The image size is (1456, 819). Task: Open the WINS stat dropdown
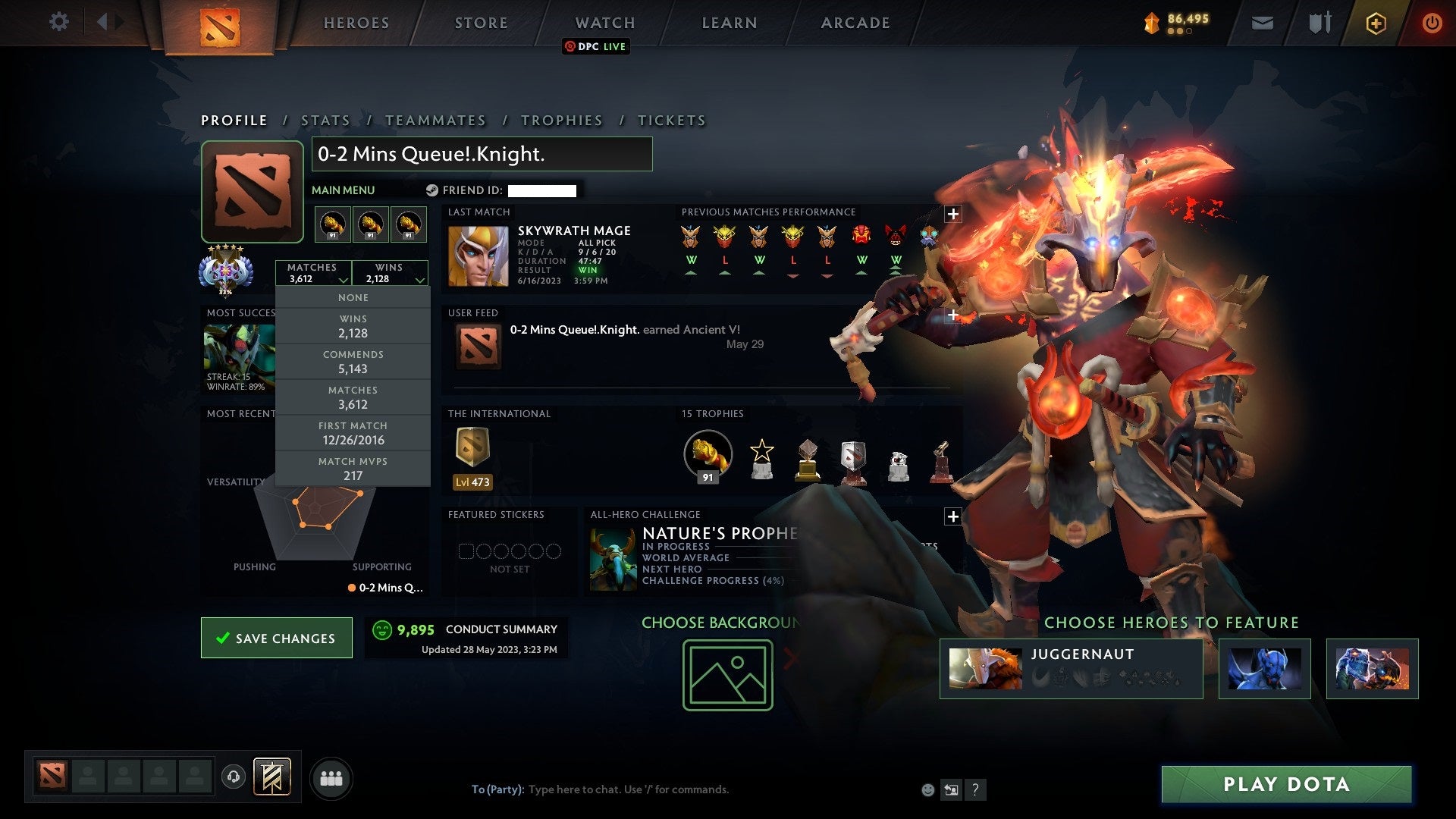pyautogui.click(x=391, y=272)
